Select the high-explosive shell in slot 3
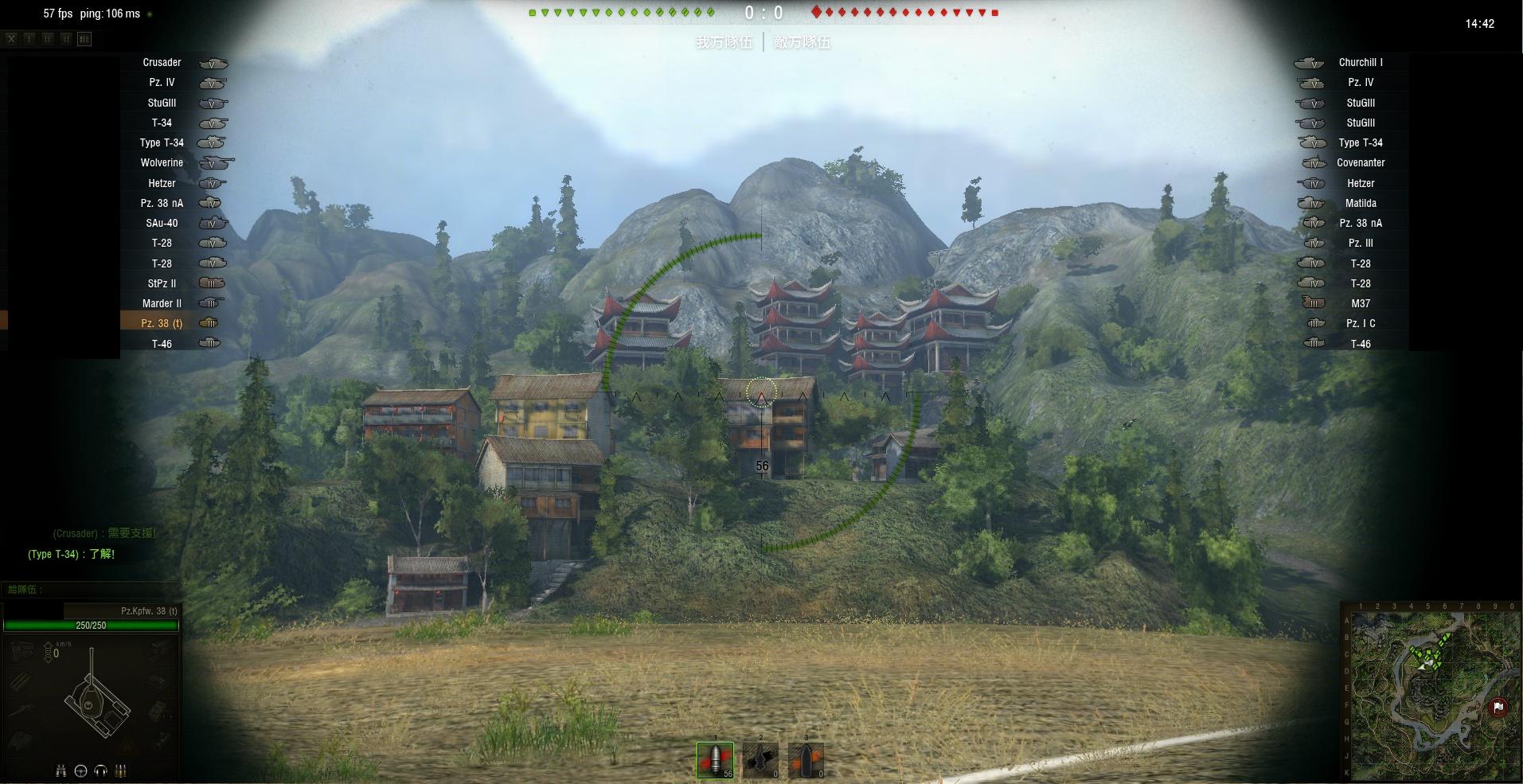The height and width of the screenshot is (784, 1523). coord(806,760)
